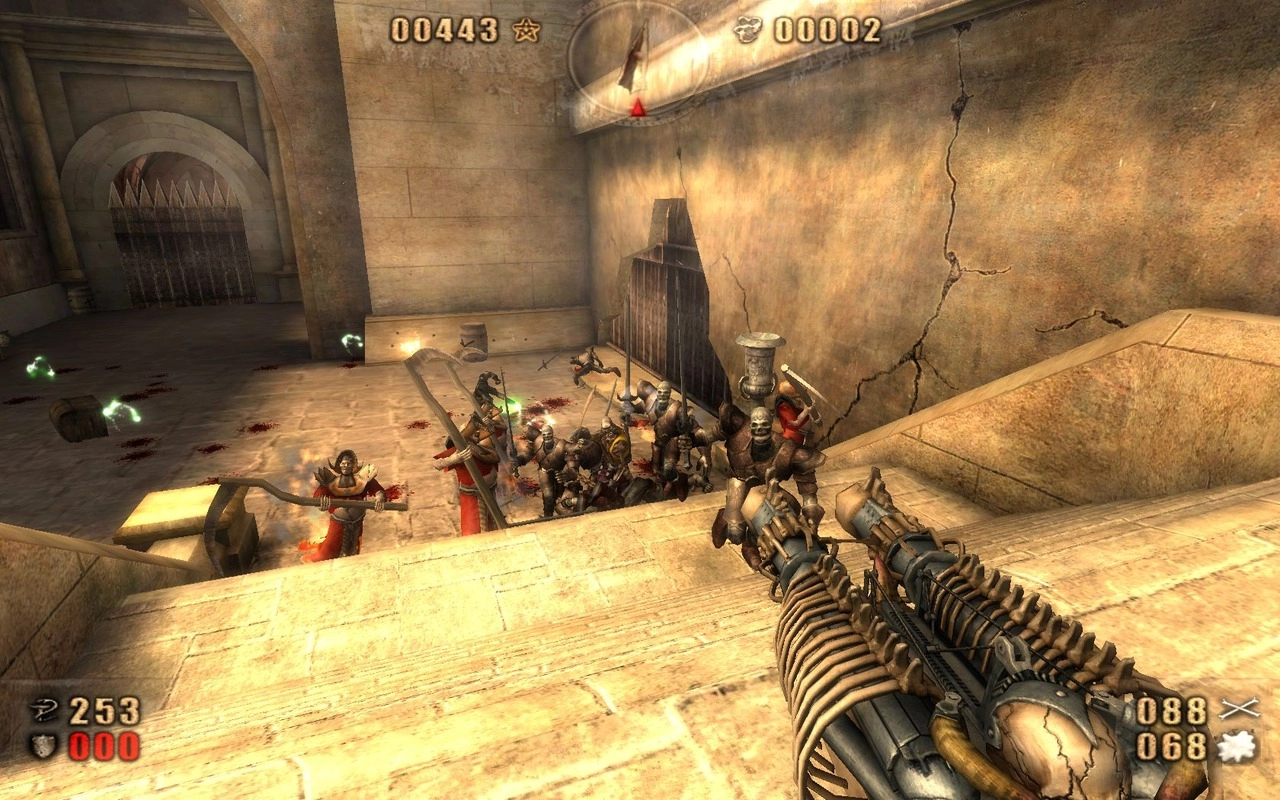
Task: Click the health icon beside 253
Action: [x=44, y=711]
